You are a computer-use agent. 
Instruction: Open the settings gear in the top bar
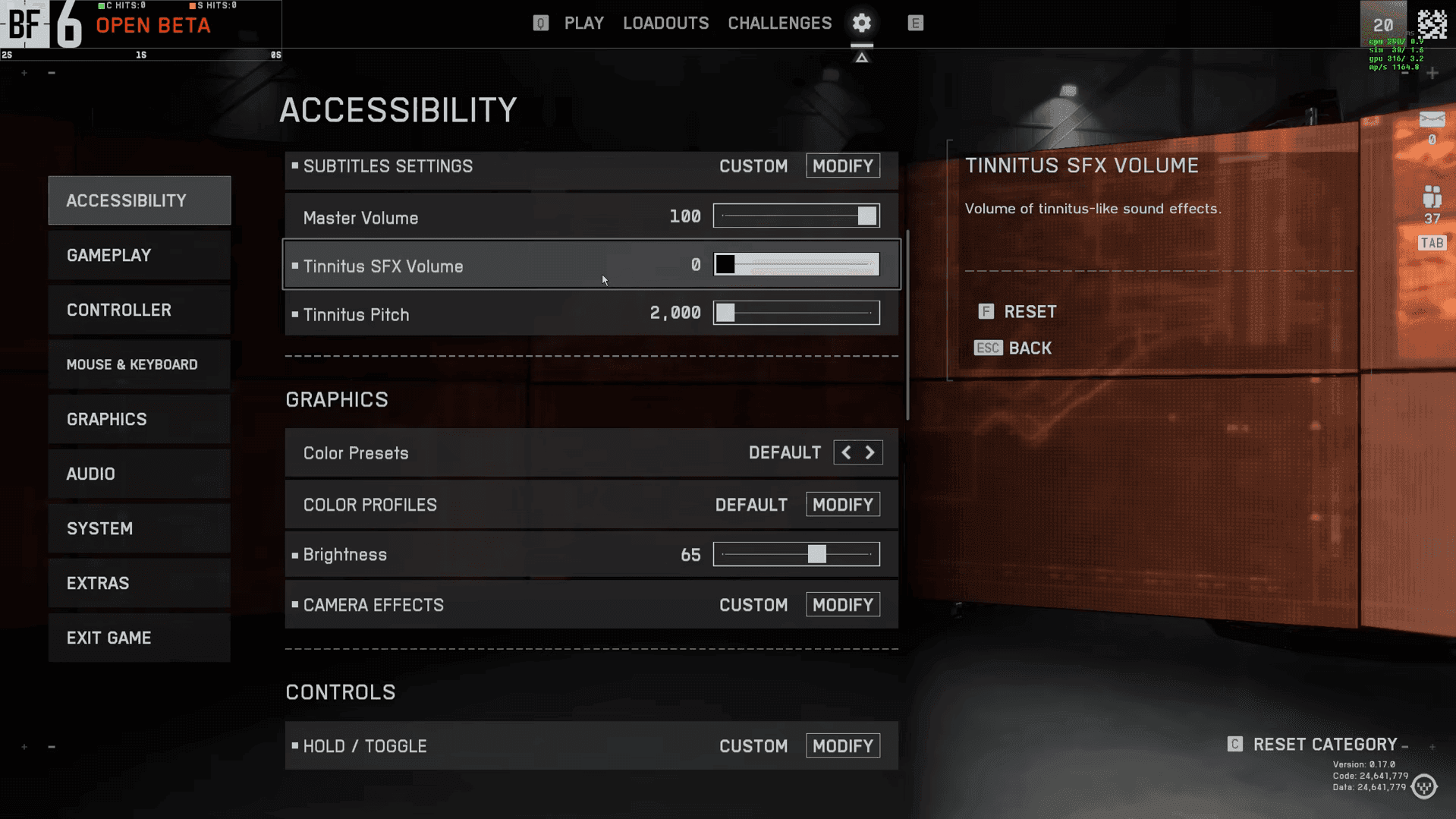pyautogui.click(x=861, y=23)
